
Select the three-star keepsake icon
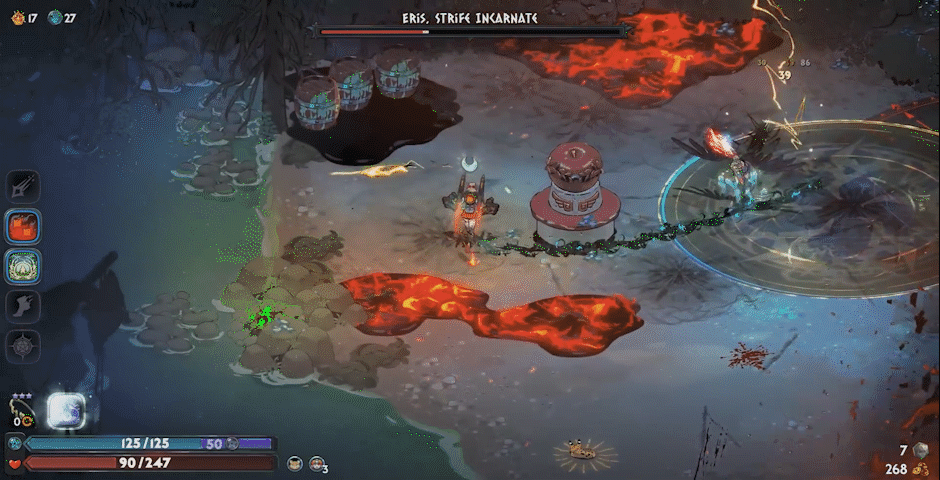tap(20, 410)
